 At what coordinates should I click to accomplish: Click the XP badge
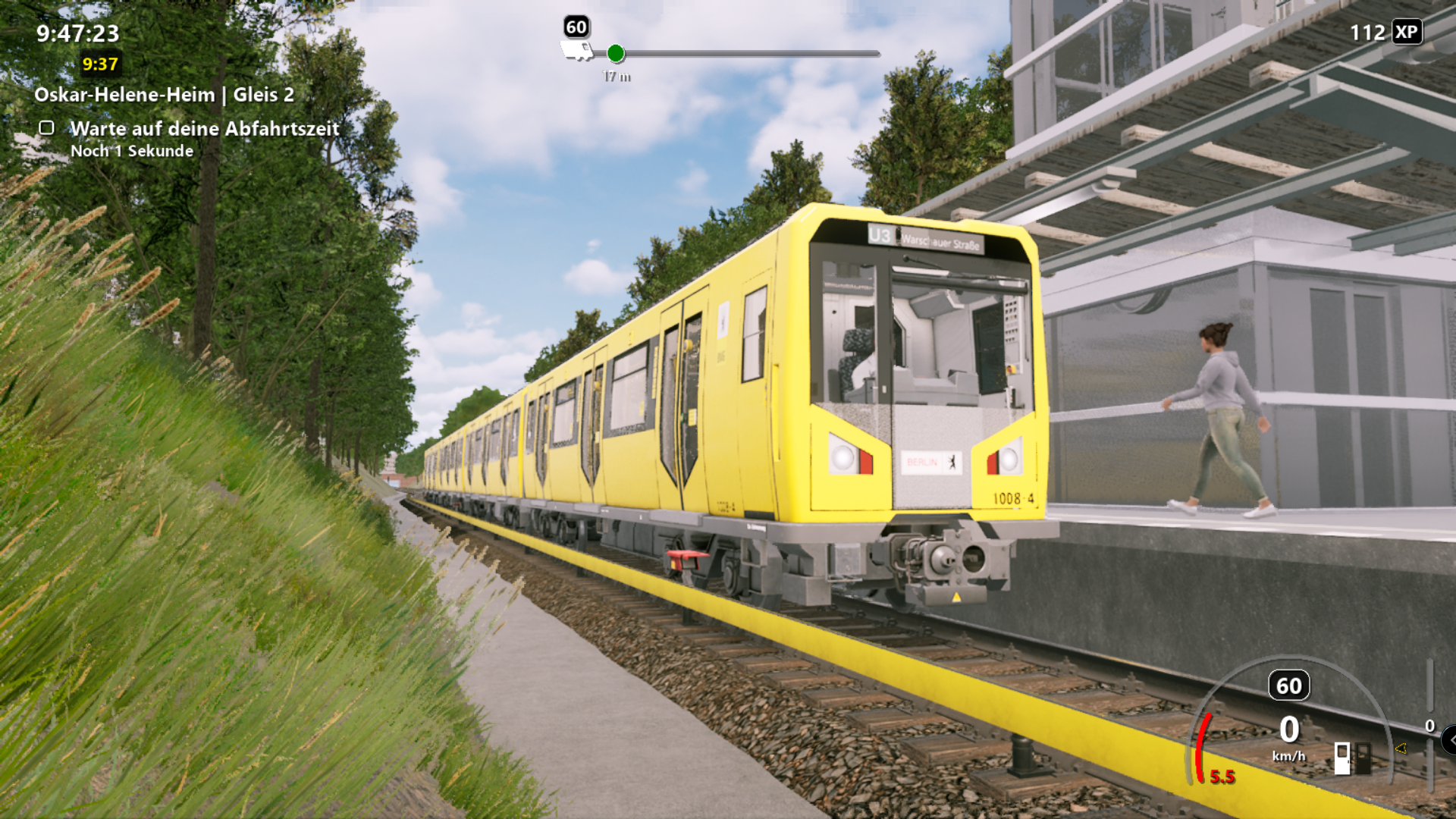tap(1407, 32)
